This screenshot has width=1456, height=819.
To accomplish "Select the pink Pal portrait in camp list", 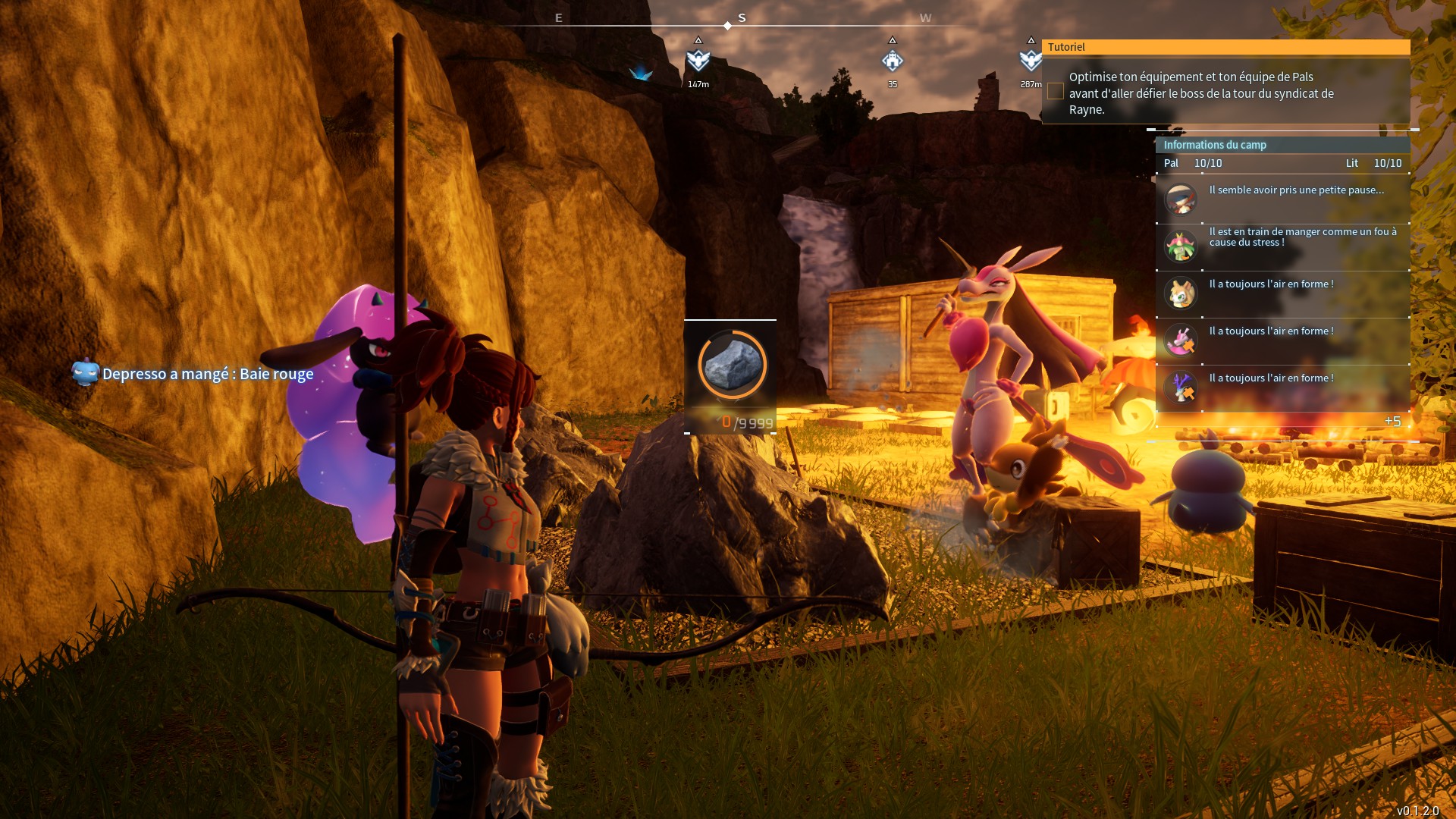I will click(1181, 340).
